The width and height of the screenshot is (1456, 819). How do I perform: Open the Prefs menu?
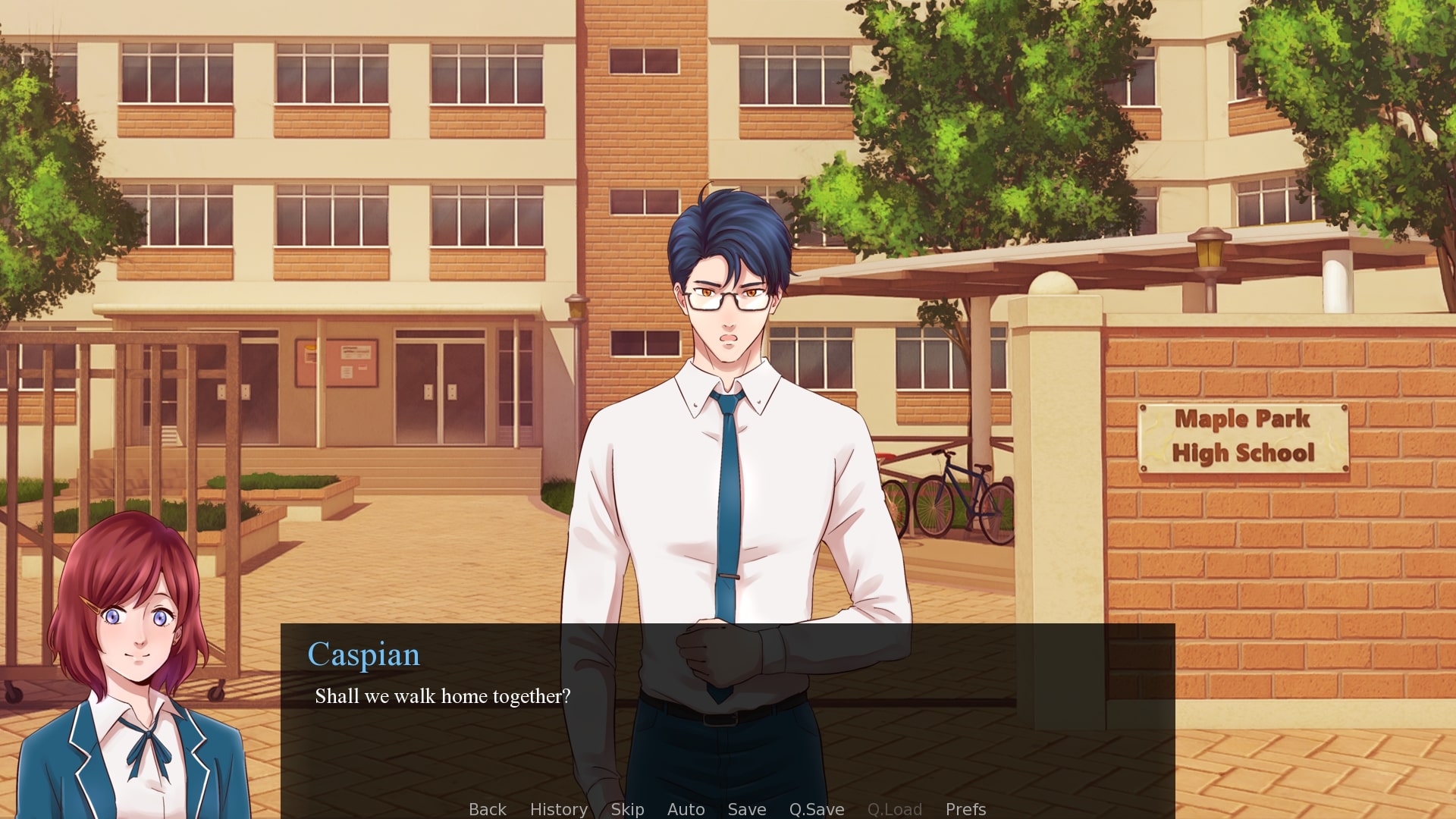click(965, 809)
